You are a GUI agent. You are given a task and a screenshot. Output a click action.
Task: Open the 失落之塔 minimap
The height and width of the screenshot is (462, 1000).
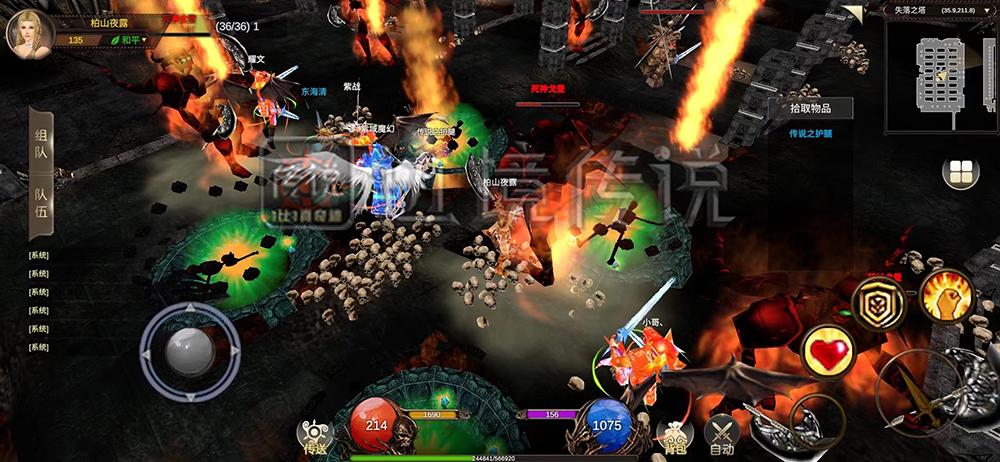[x=940, y=75]
